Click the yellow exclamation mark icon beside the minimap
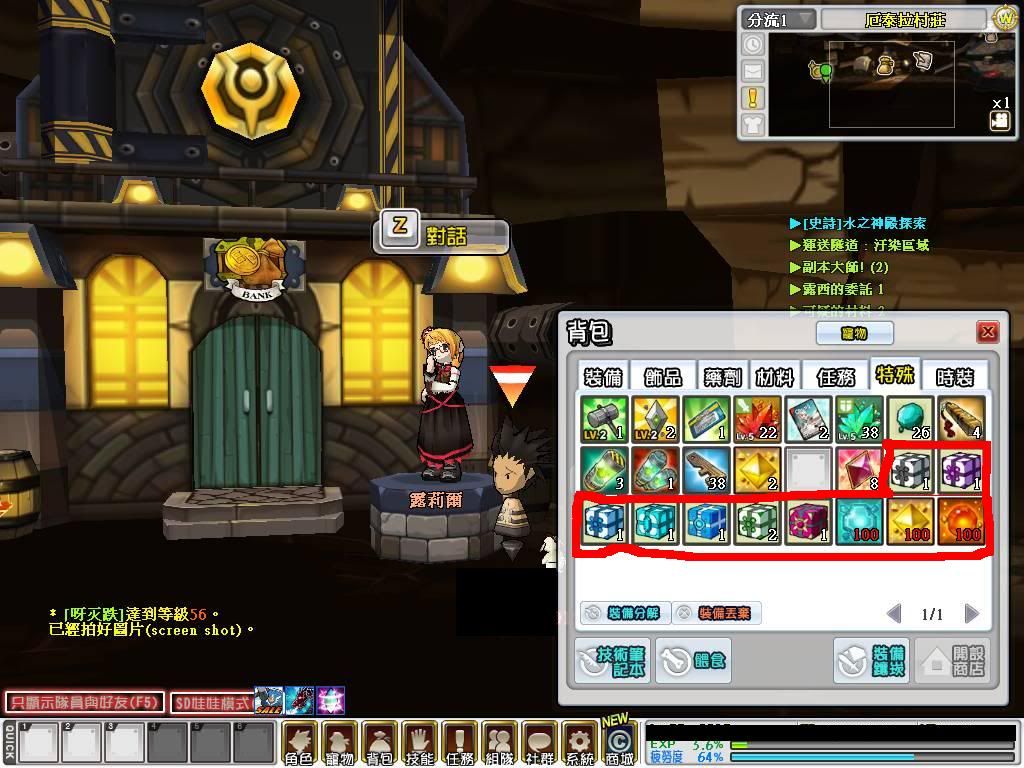 point(752,98)
